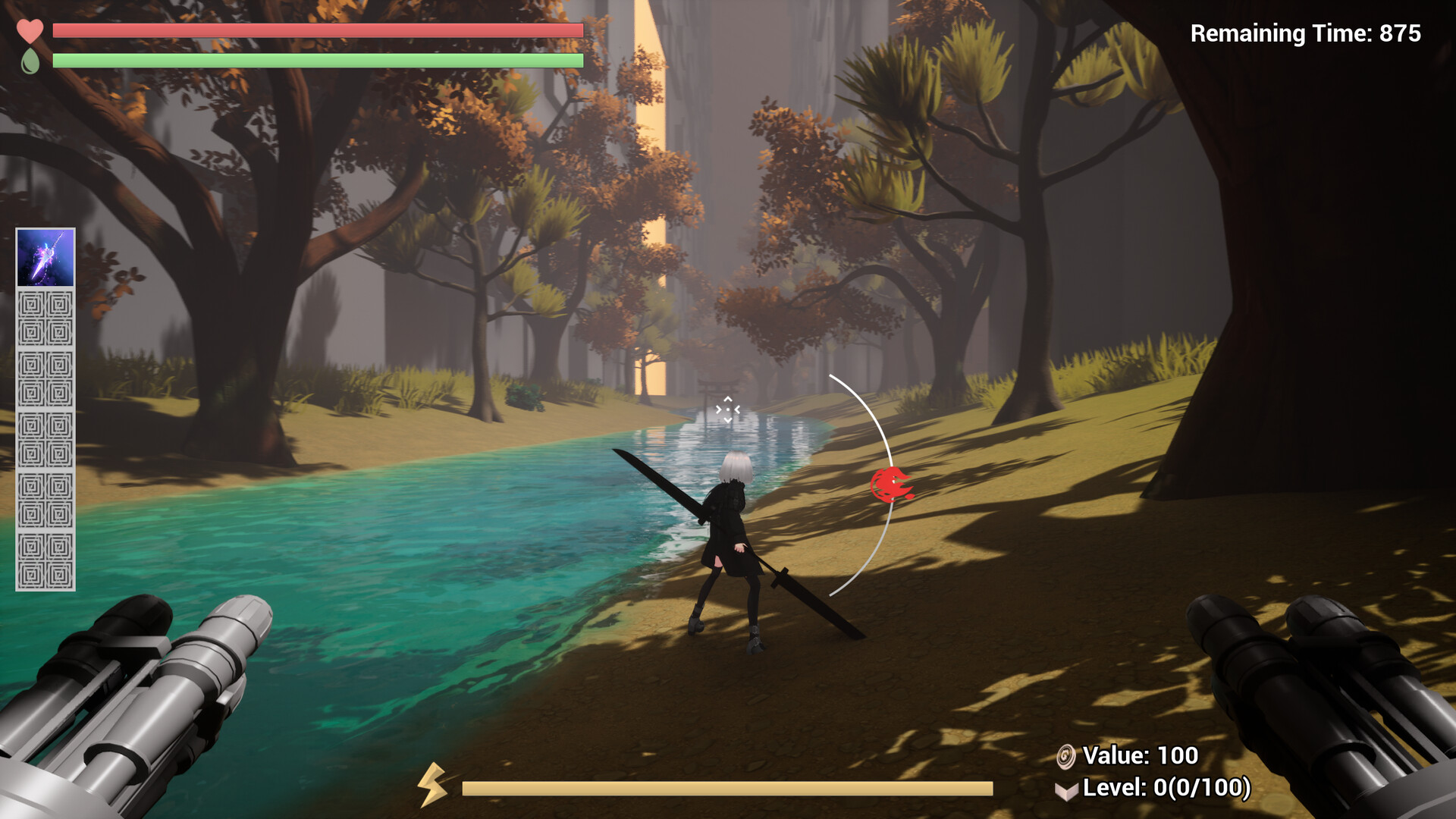Expand the sidebar item inventory panel
1456x819 pixels.
pos(45,409)
